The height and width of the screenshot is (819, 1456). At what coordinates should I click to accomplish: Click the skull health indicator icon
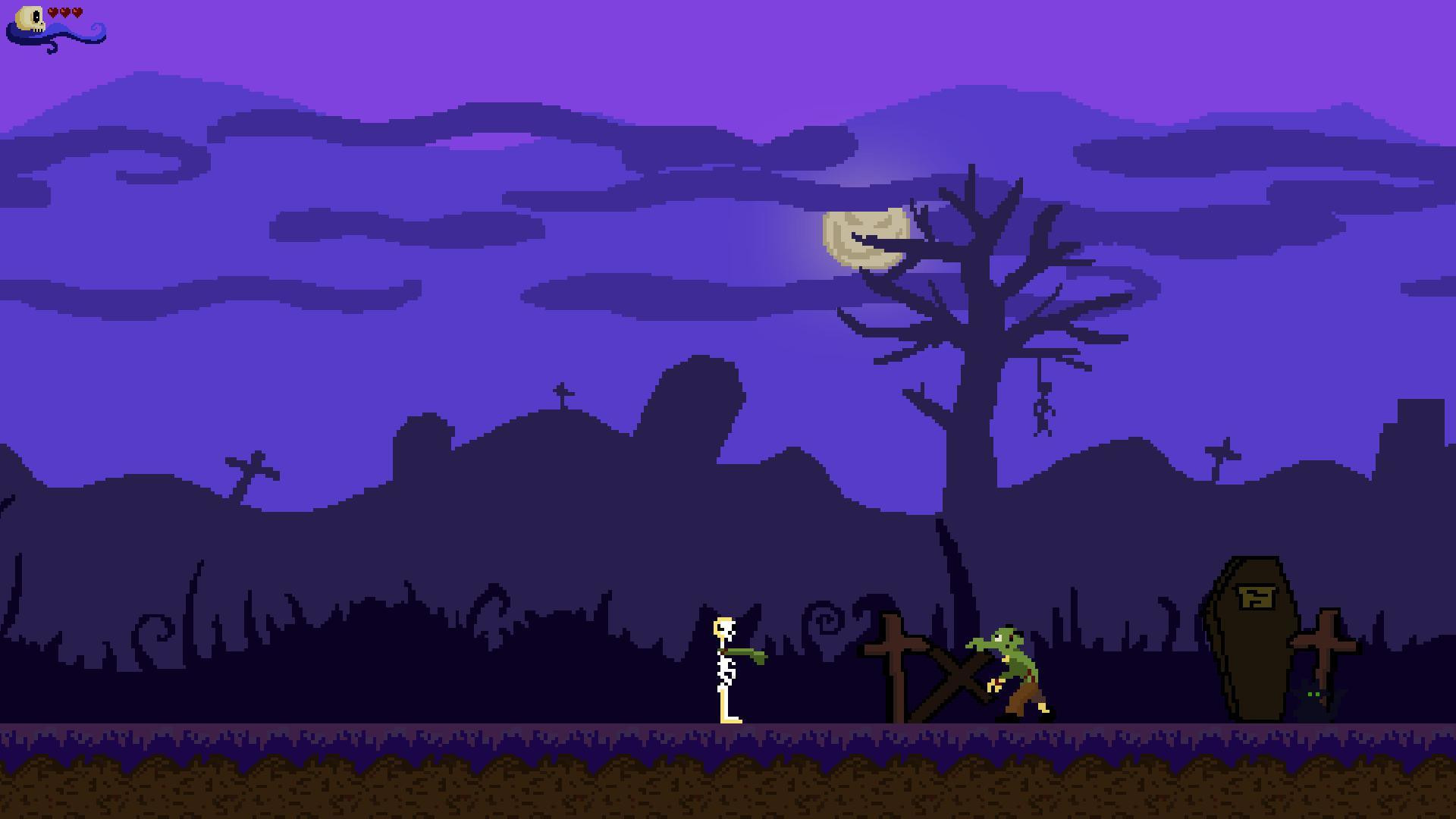[x=30, y=17]
